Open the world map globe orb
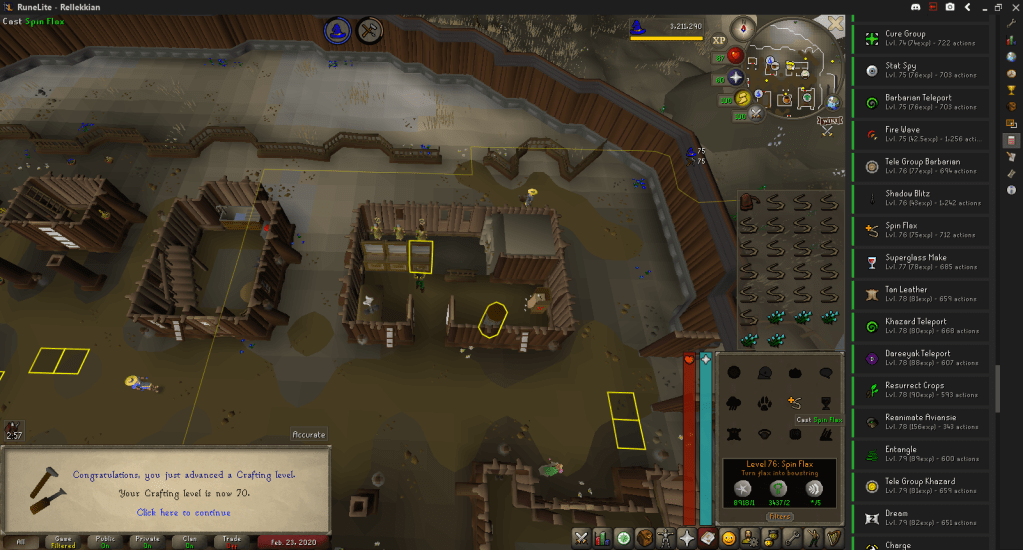This screenshot has height=550, width=1023. click(832, 101)
